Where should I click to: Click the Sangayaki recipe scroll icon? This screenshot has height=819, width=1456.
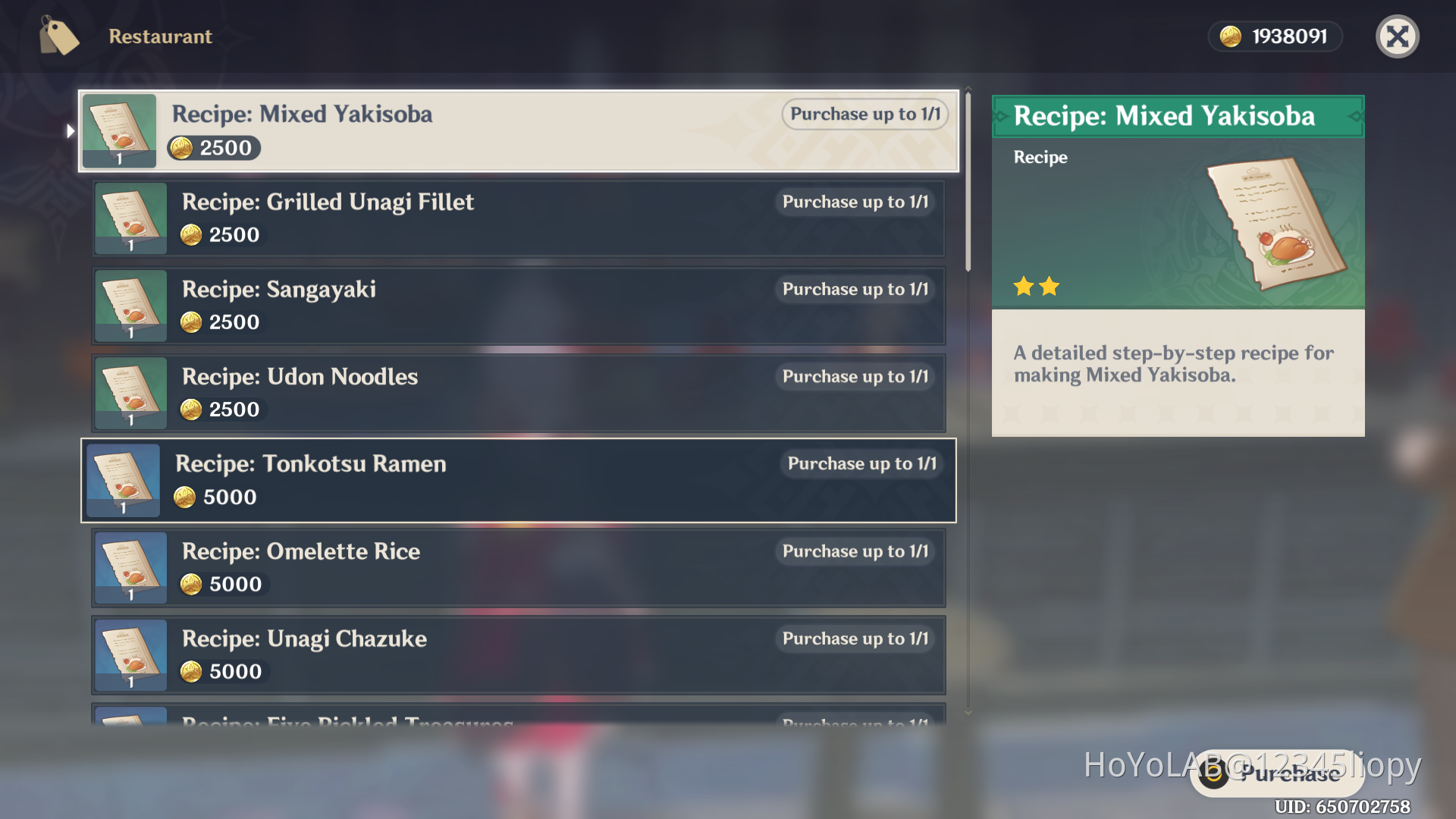point(130,306)
